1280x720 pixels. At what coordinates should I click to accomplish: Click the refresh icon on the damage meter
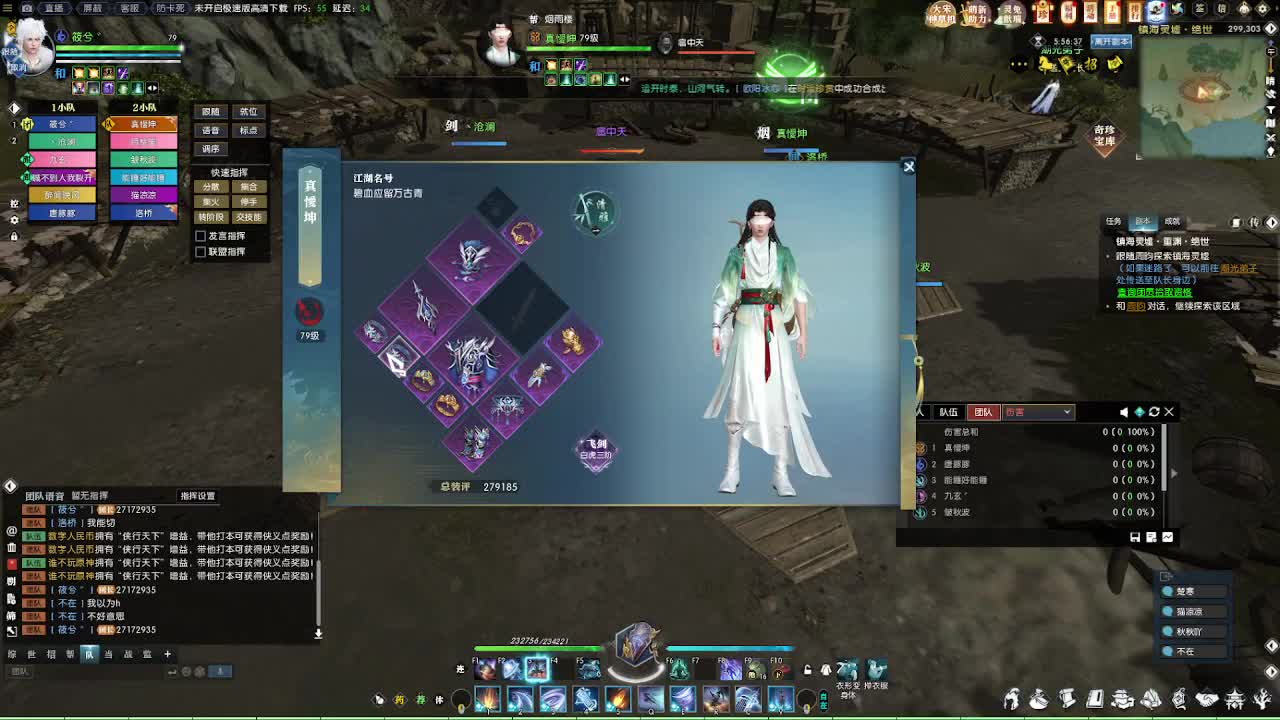1154,412
